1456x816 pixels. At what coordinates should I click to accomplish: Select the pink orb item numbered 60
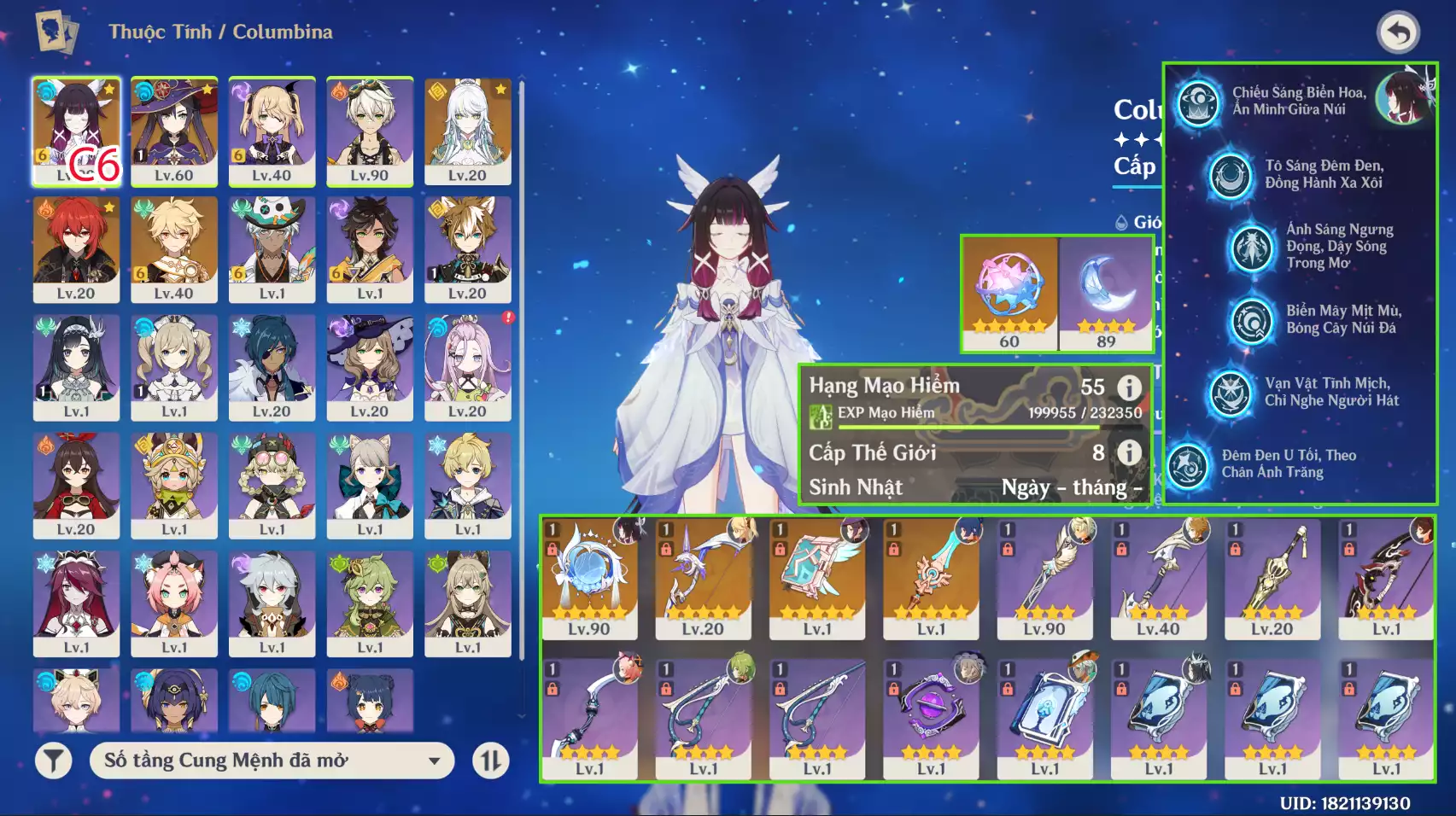coord(1009,293)
